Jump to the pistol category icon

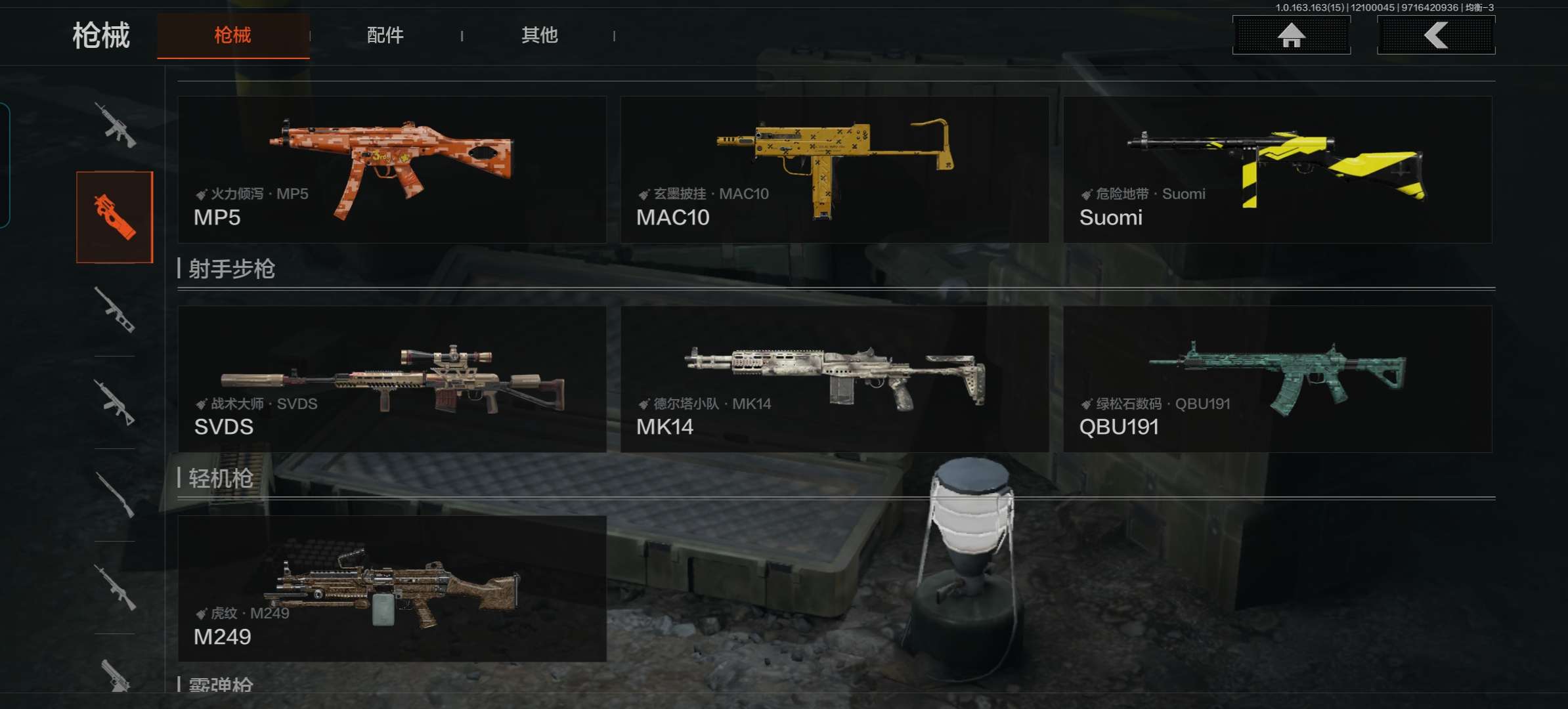[116, 676]
